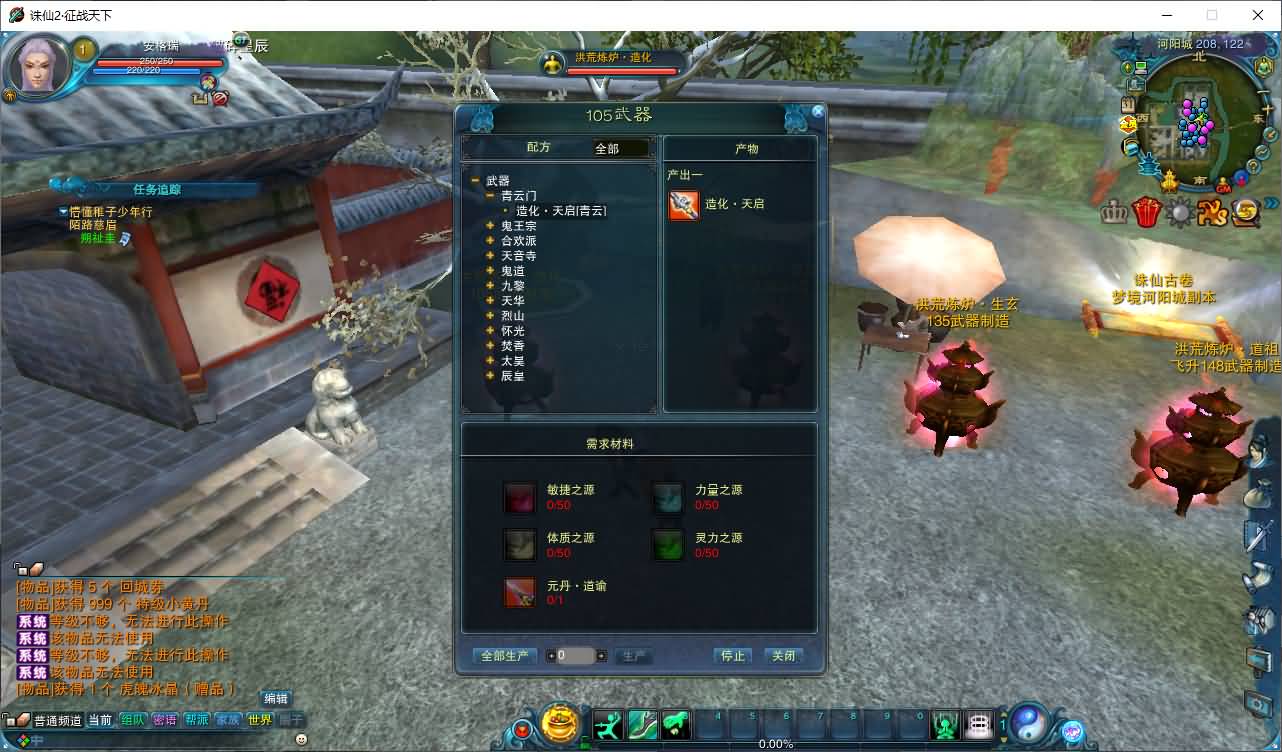The height and width of the screenshot is (752, 1282).
Task: Switch to the 帮派 chat channel tab
Action: [x=196, y=720]
